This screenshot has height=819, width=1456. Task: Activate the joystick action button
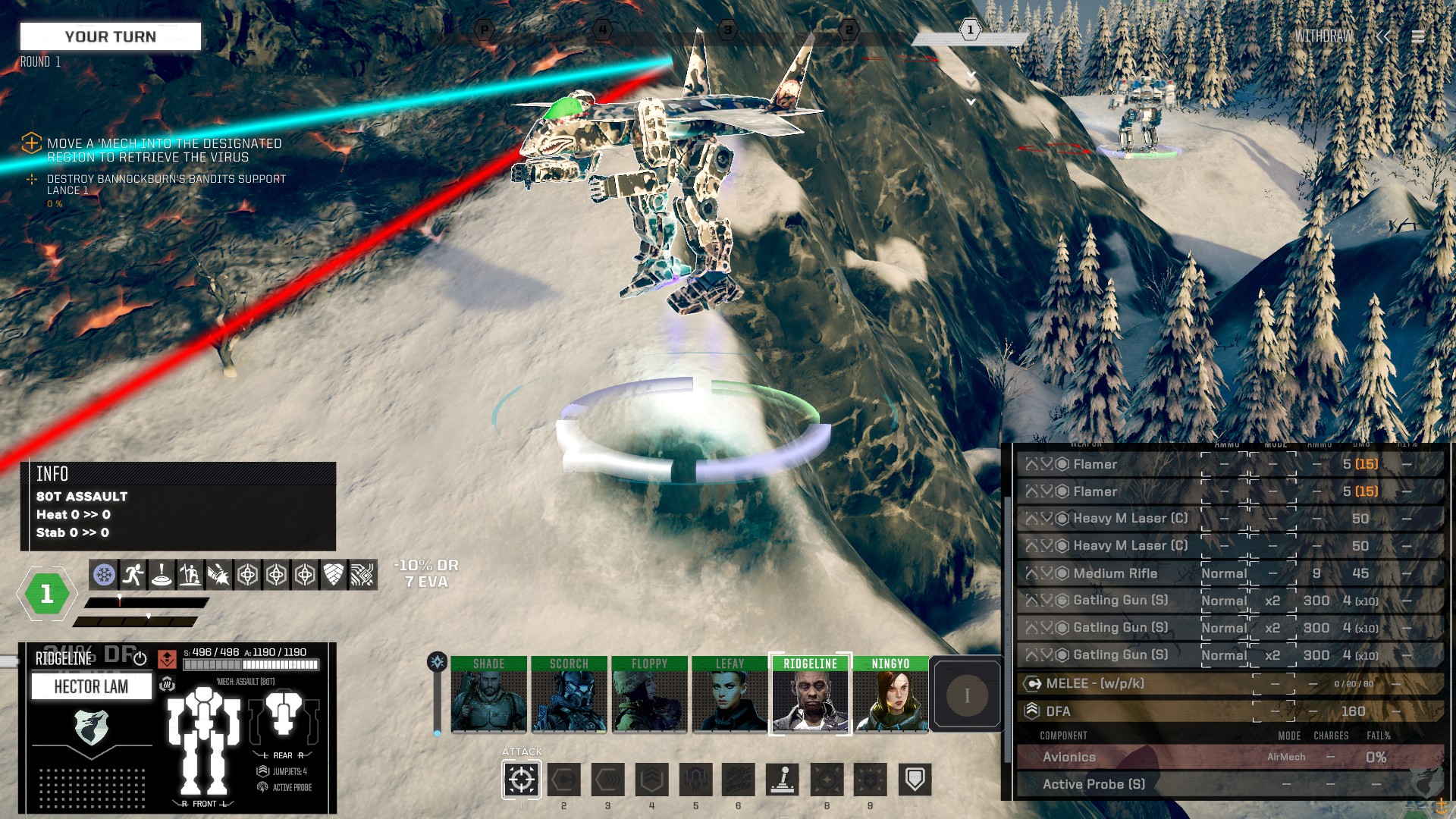point(783,779)
